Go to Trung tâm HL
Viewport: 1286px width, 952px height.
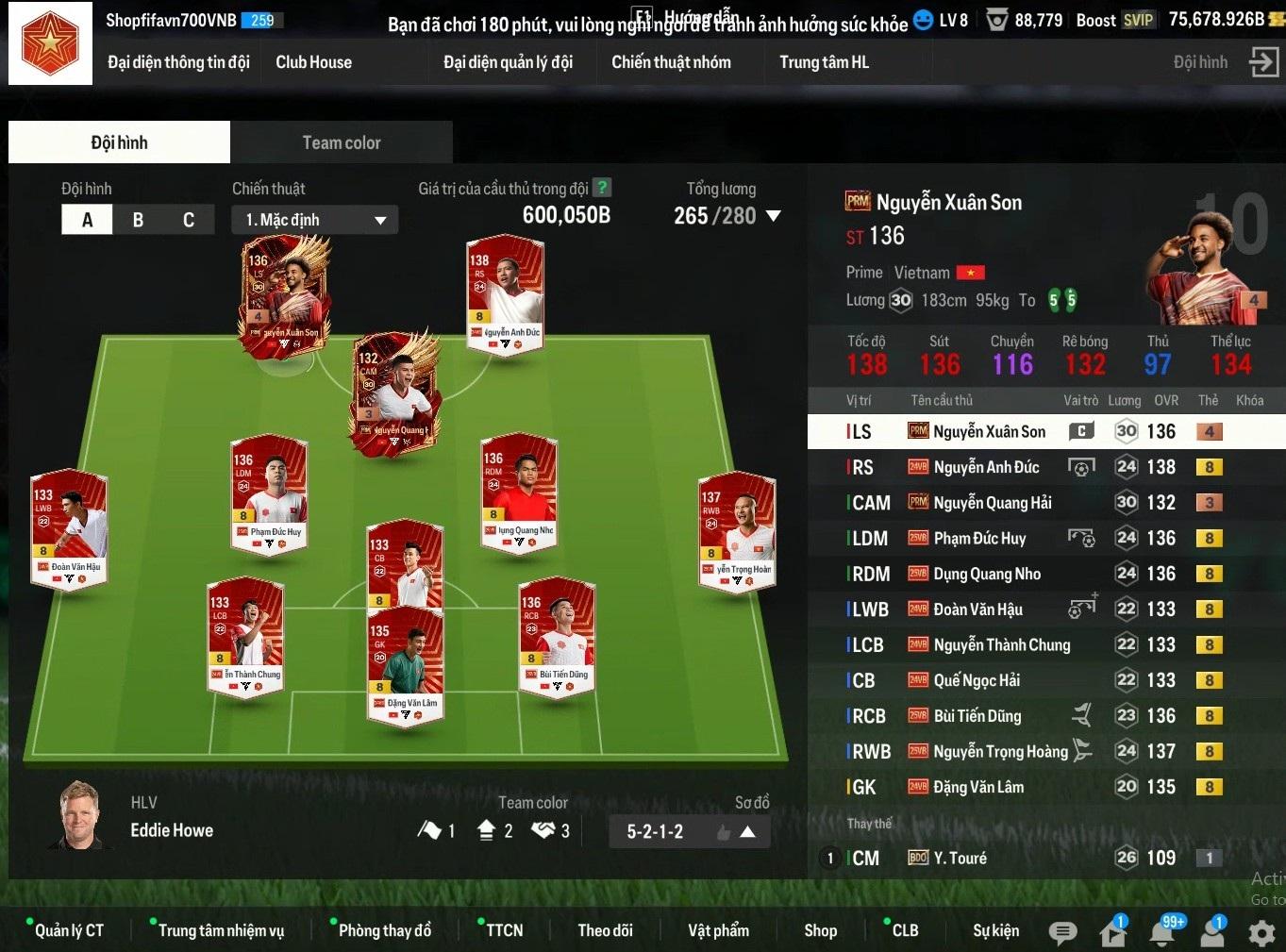coord(824,62)
